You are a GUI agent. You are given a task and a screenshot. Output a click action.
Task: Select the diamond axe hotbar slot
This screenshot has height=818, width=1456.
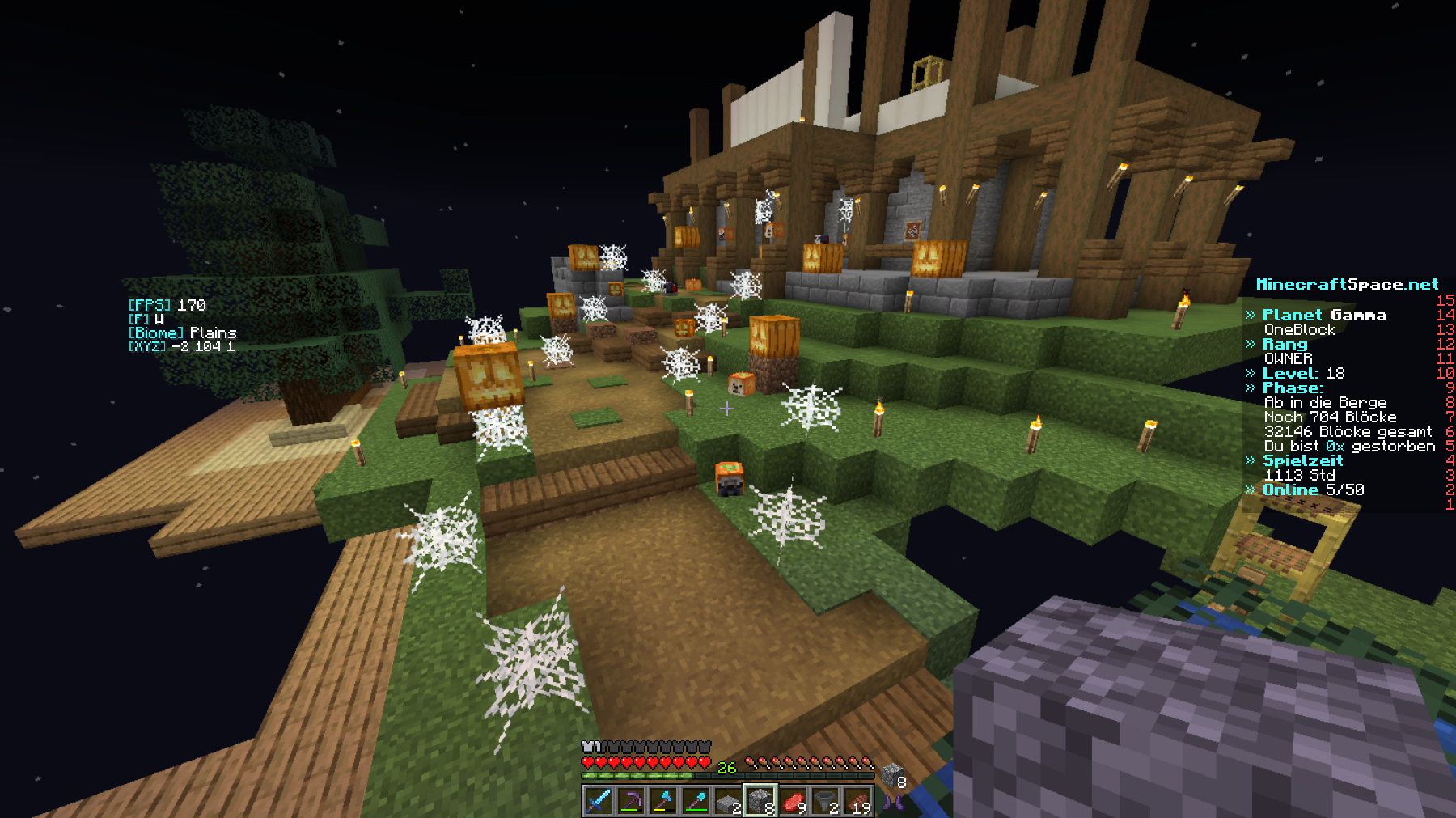[x=662, y=801]
